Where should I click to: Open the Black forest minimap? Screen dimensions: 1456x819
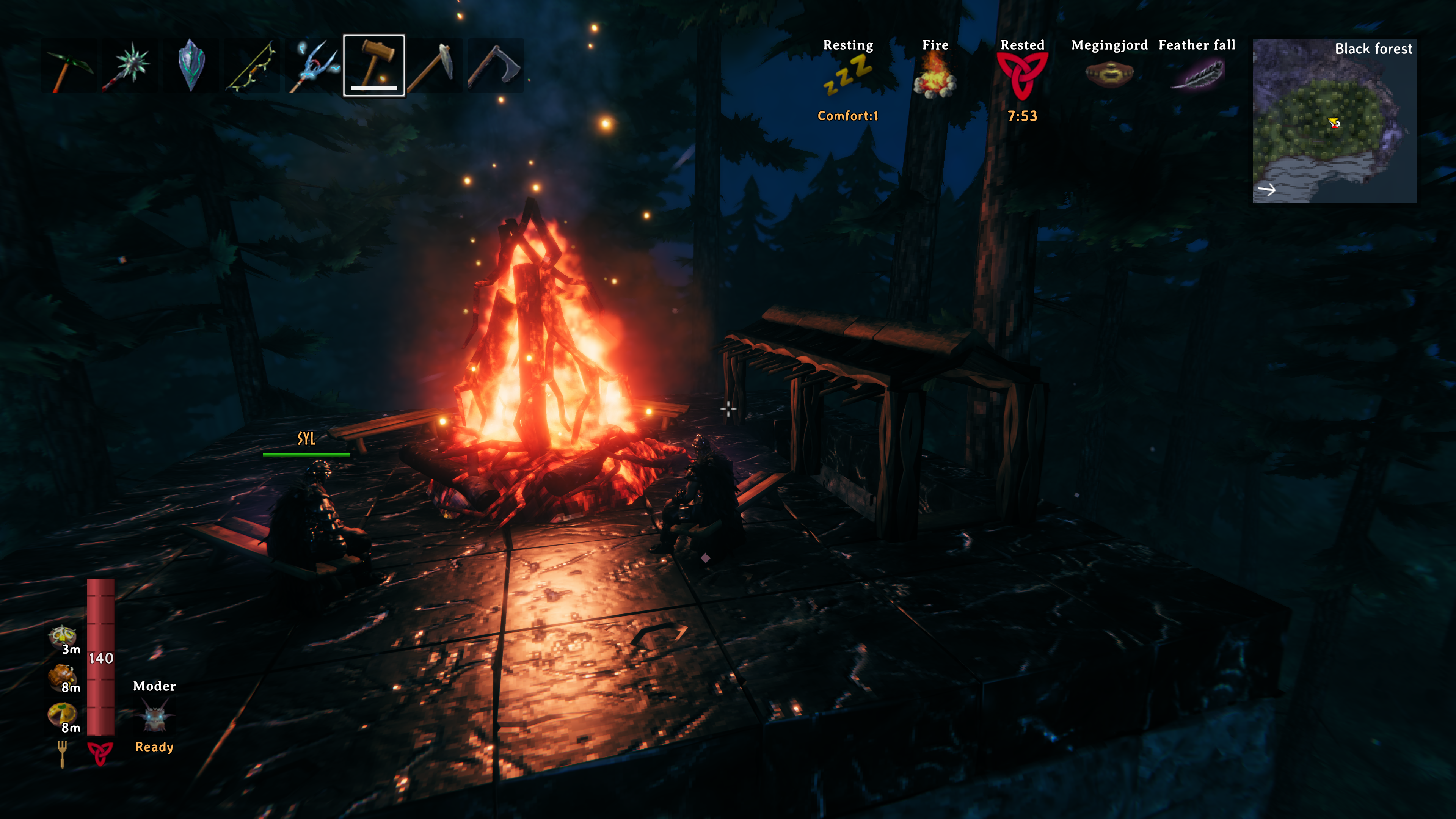1334,121
